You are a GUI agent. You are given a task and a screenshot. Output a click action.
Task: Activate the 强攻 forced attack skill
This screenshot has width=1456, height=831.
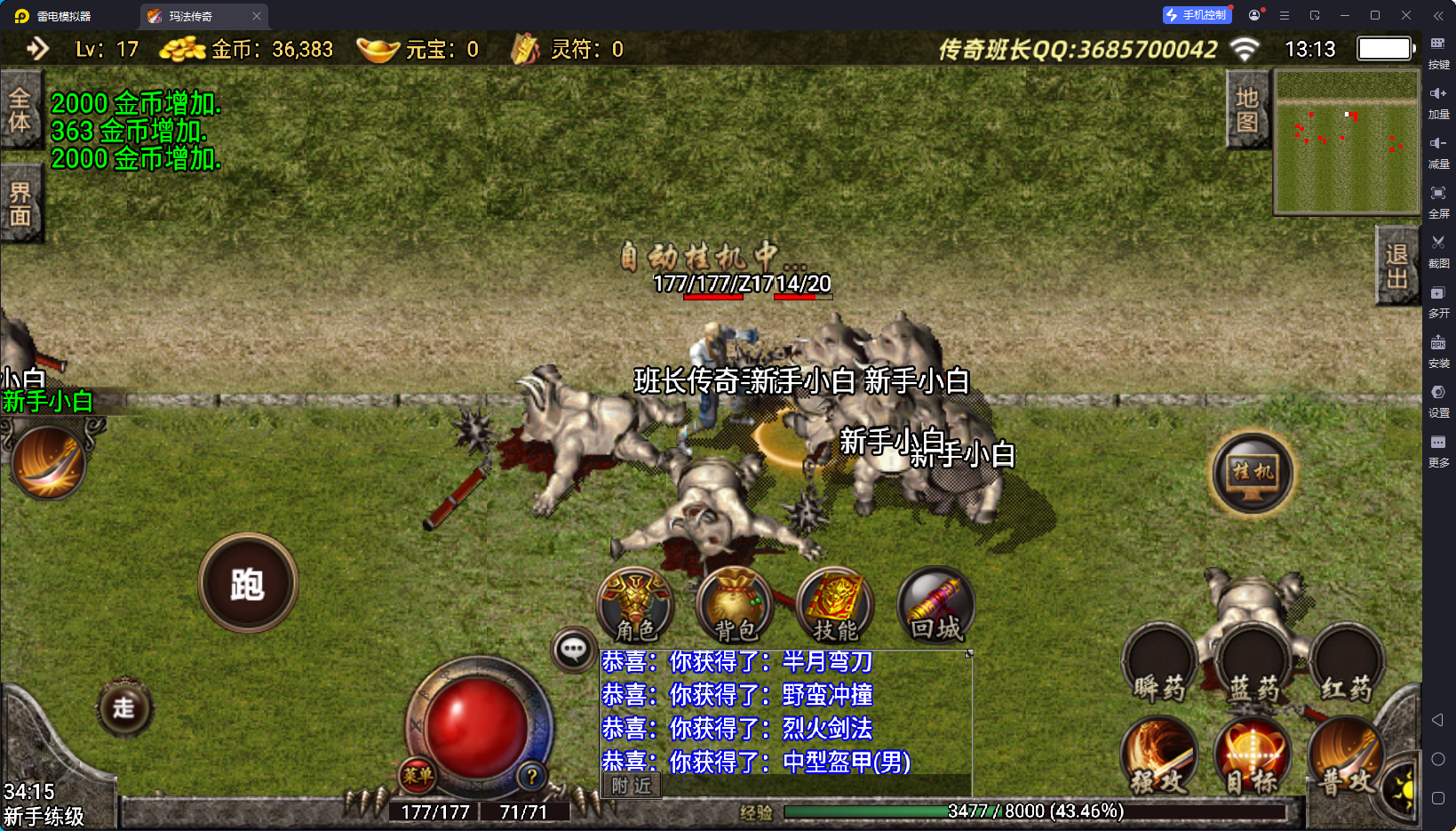click(x=1160, y=756)
